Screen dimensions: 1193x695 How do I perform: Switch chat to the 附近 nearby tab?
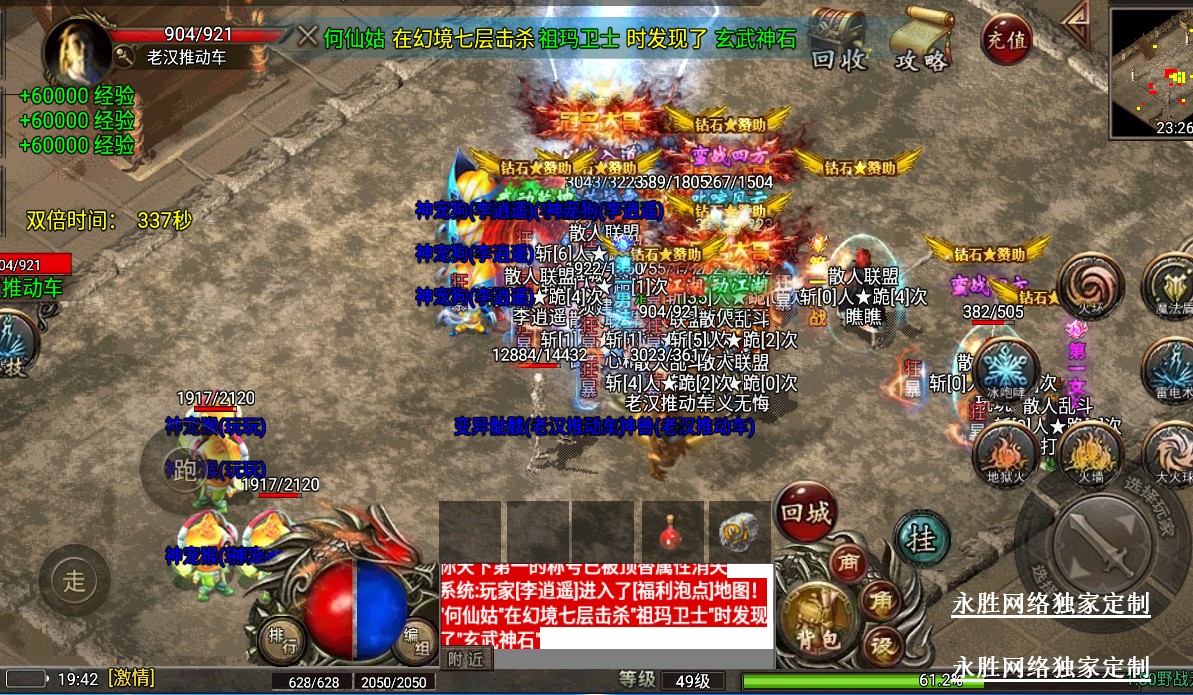[x=465, y=659]
